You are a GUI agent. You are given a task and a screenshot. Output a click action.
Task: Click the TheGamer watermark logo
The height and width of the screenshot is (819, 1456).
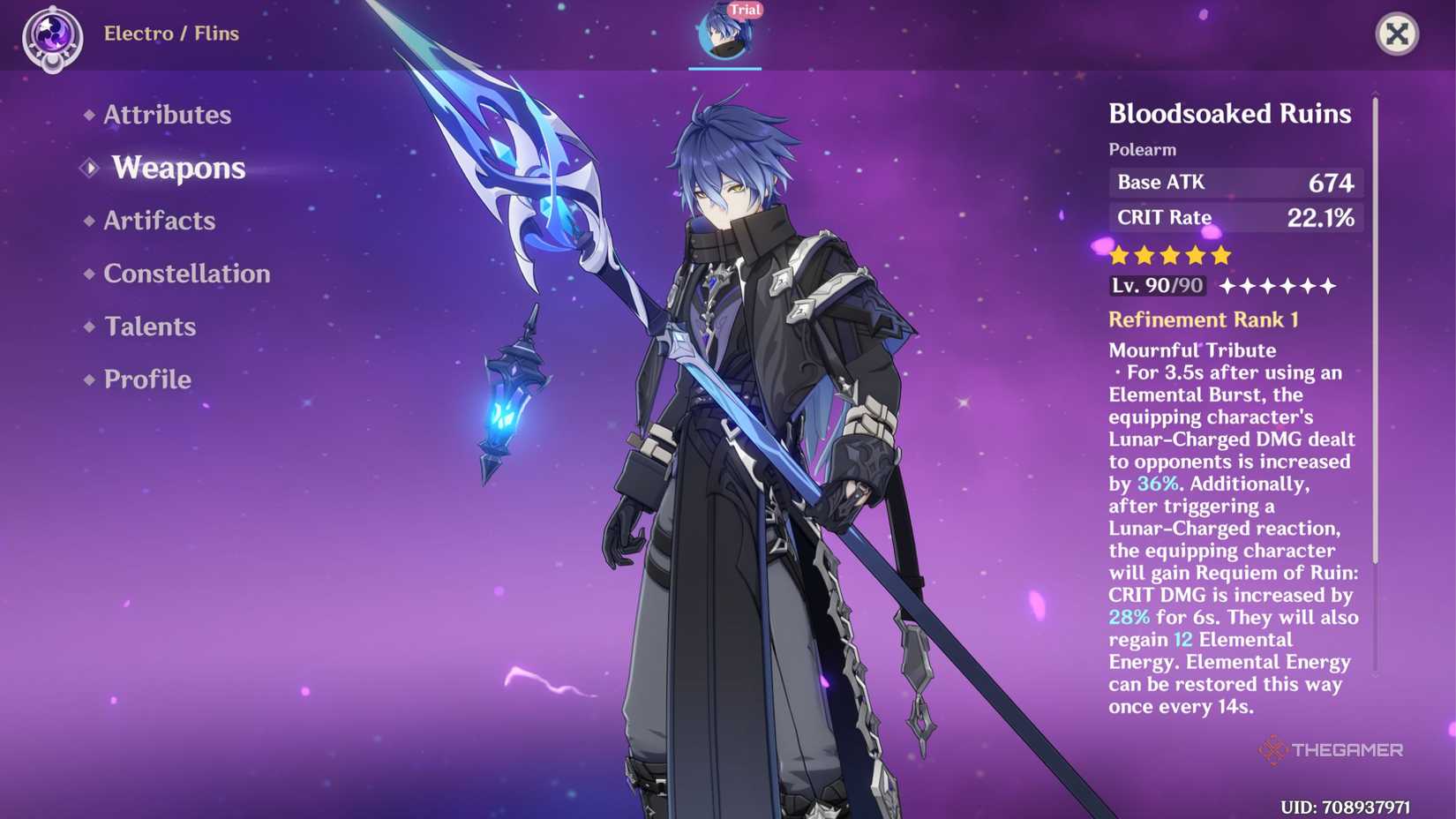tap(1331, 751)
